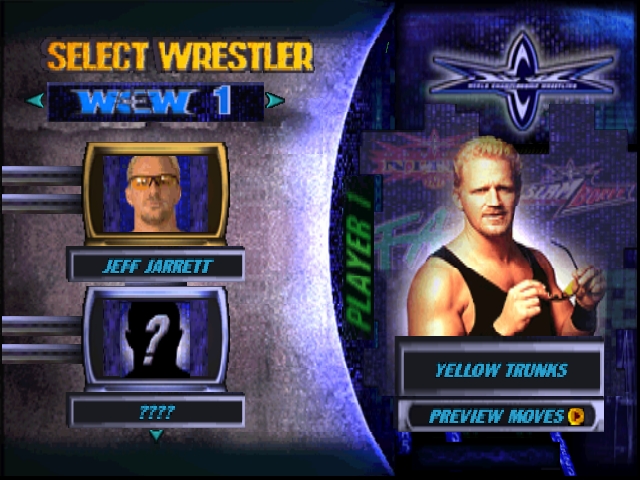Click the right arrow beside WCW 1
Image resolution: width=640 pixels, height=480 pixels.
pos(275,101)
